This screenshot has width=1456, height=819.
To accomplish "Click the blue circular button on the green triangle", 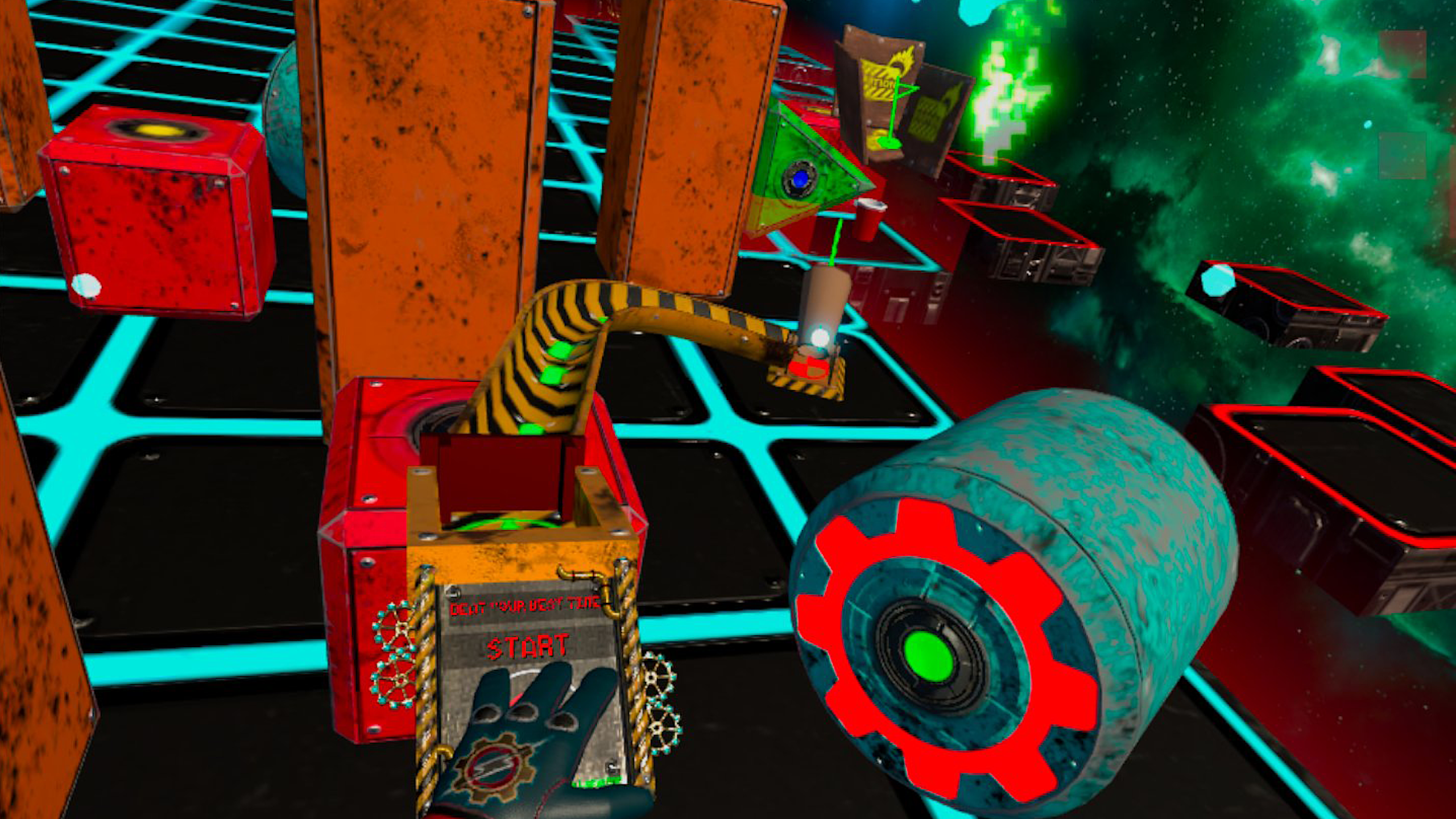I will [800, 180].
